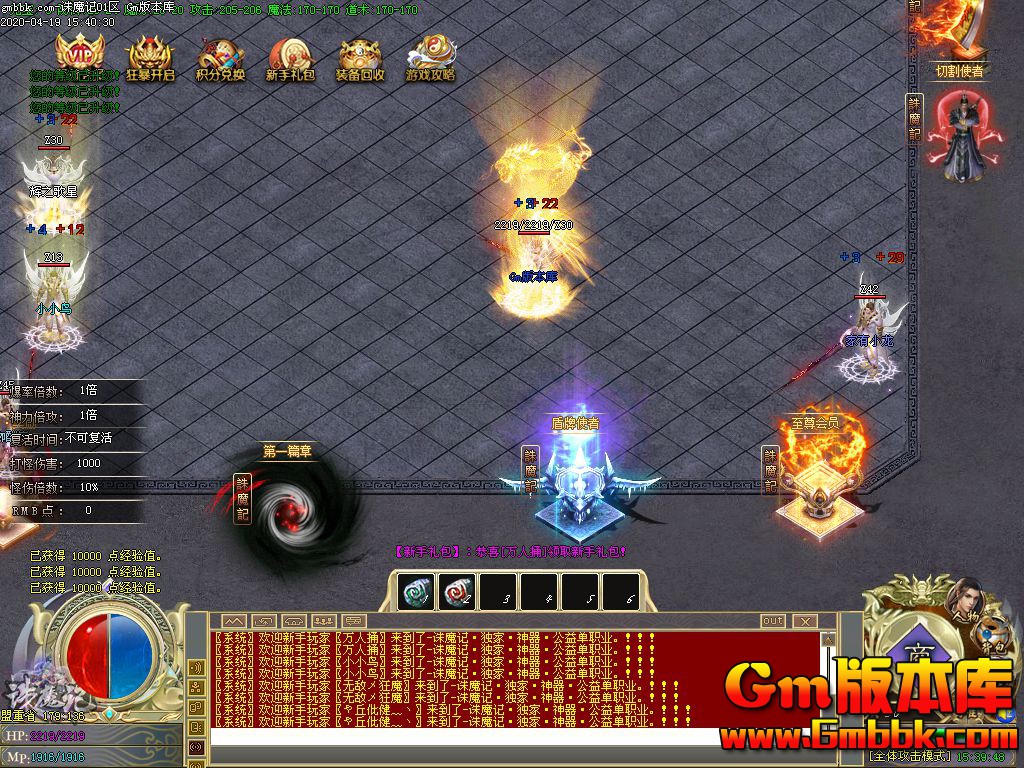Open 积分兑换 points exchange
The height and width of the screenshot is (768, 1024).
[220, 58]
